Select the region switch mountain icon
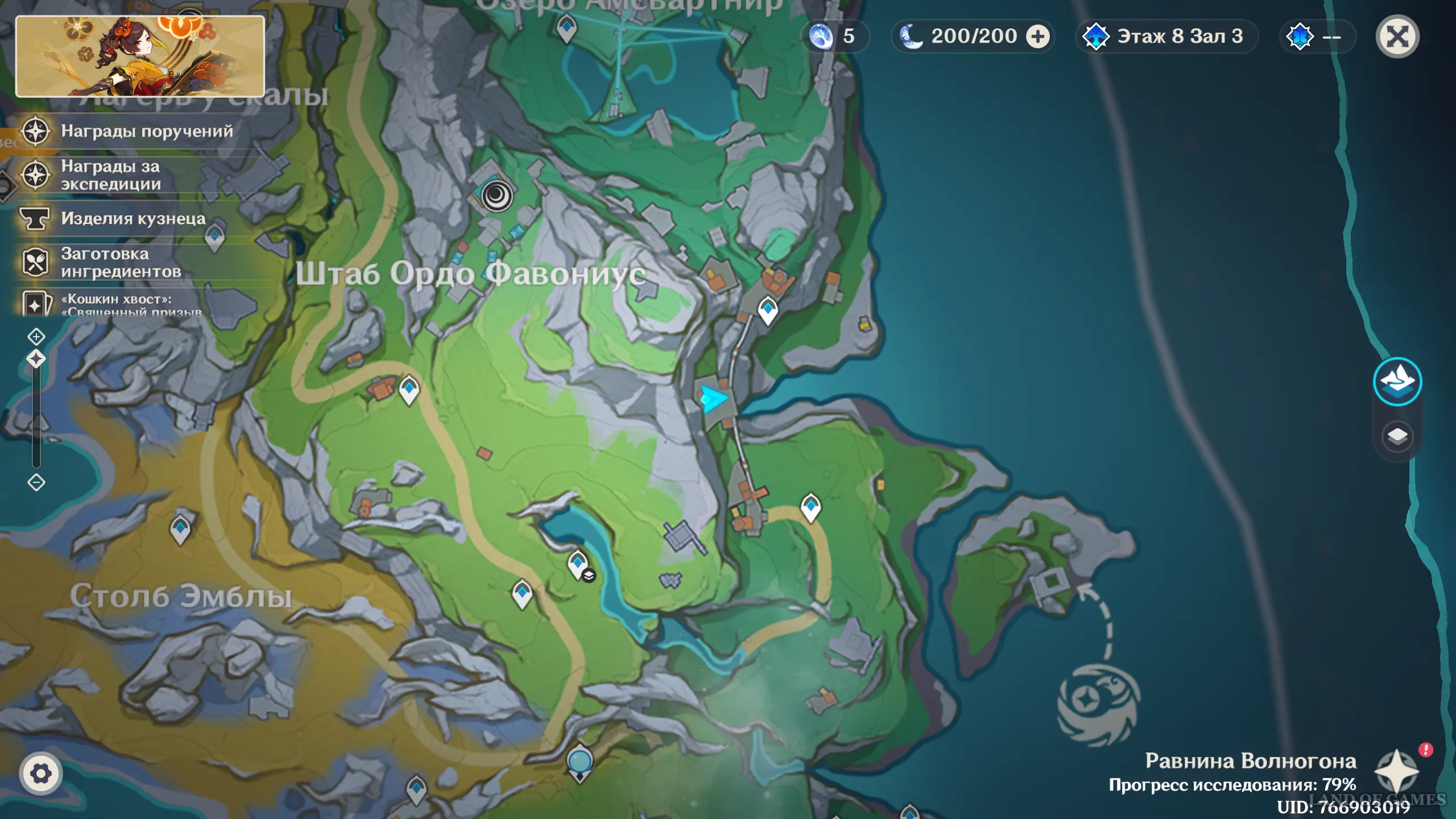This screenshot has height=819, width=1456. (x=1397, y=381)
